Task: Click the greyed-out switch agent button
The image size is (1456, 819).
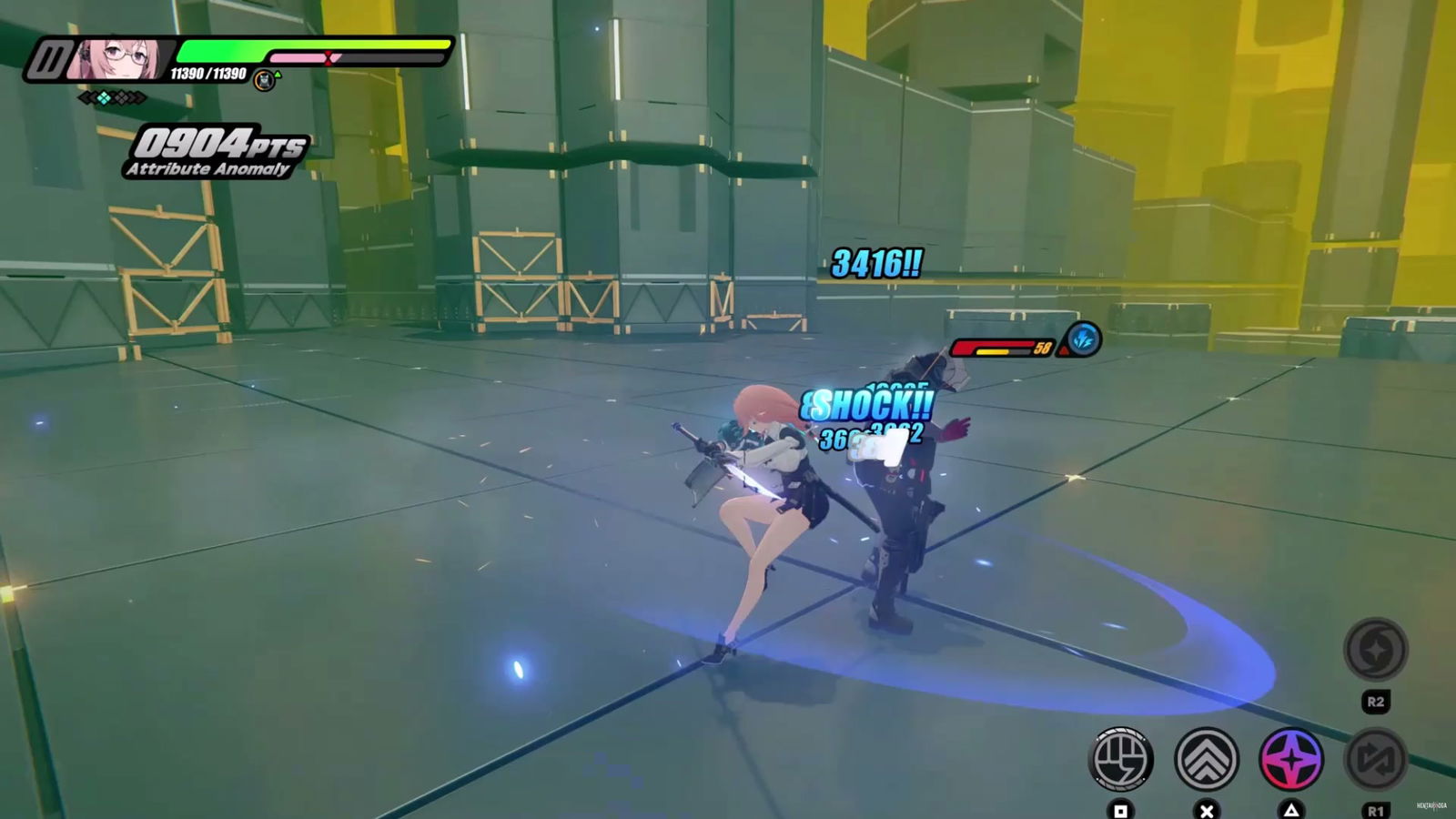Action: 1375,758
